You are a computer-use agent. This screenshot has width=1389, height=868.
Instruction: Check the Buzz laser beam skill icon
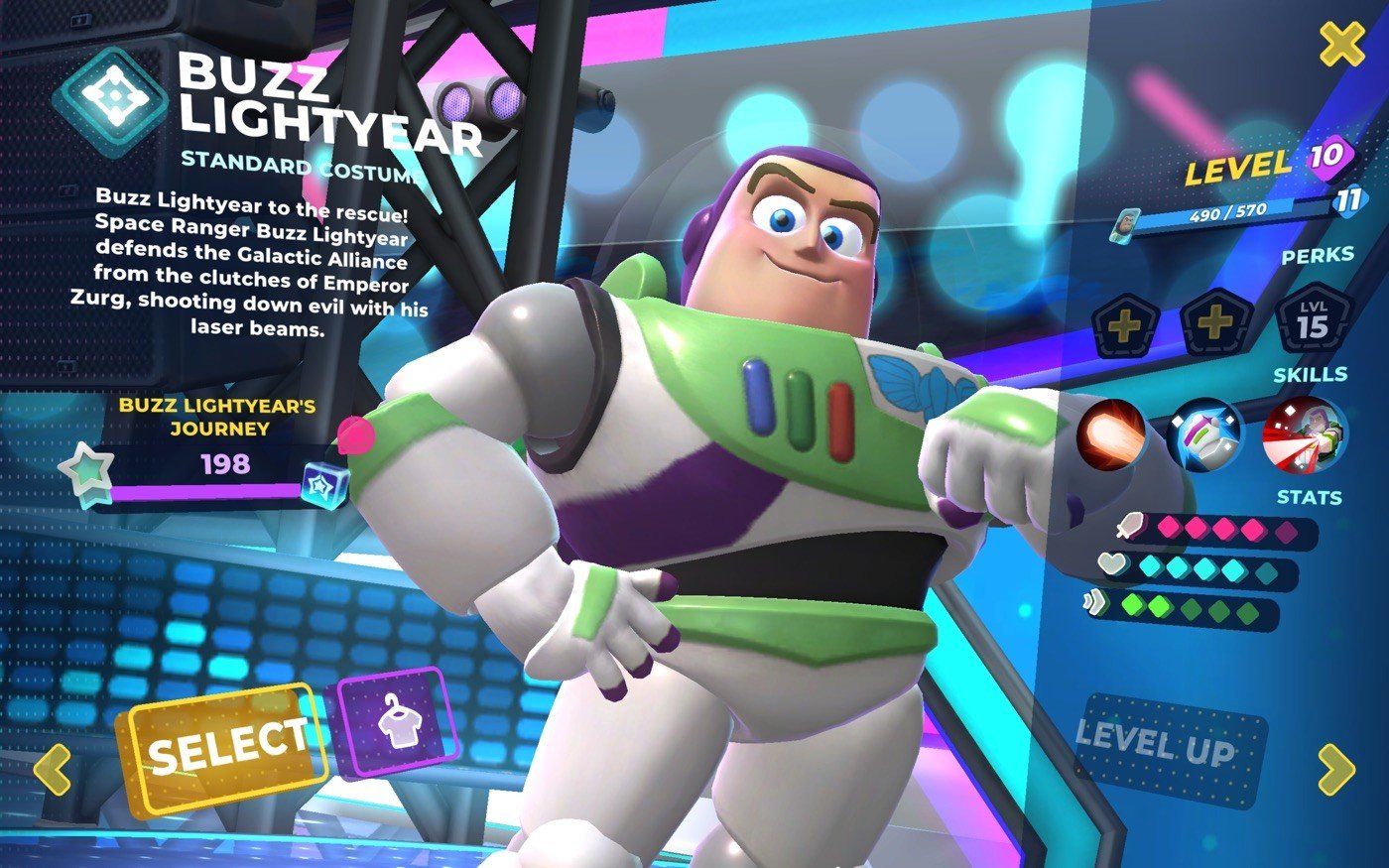1304,434
